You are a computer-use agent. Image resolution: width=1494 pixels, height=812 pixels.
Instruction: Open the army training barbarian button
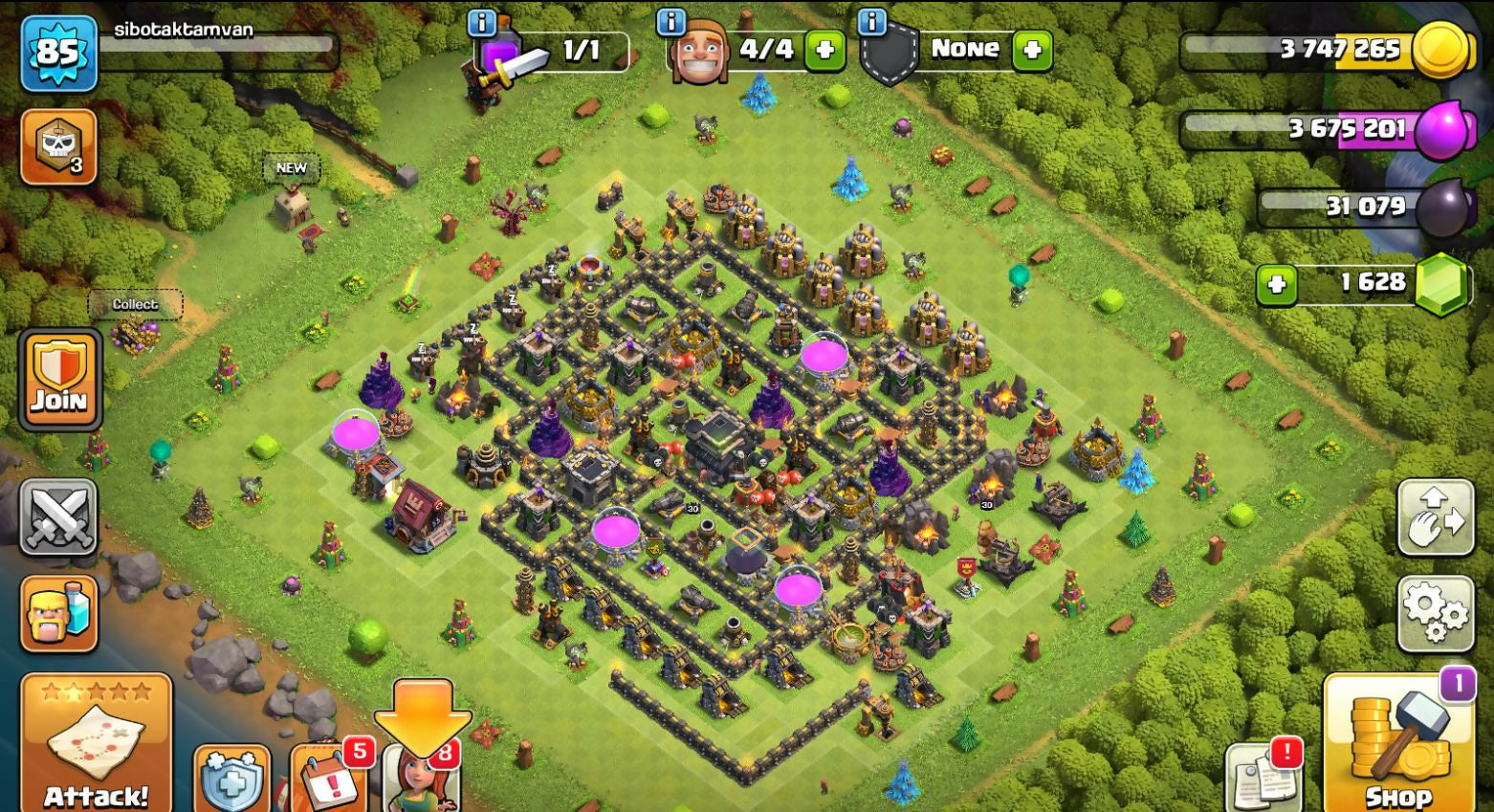point(58,613)
